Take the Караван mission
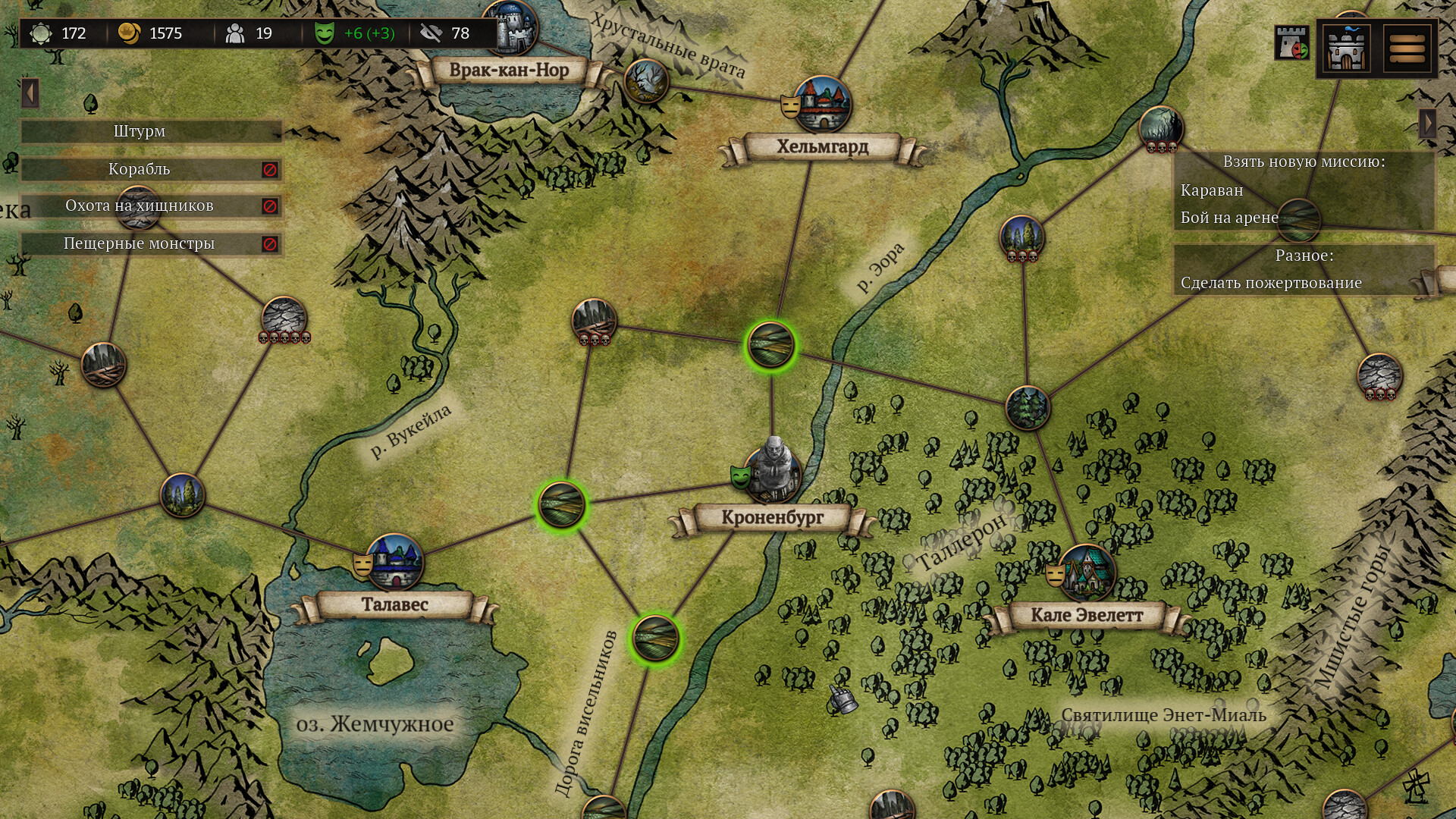Screen dimensions: 1456x819 pyautogui.click(x=1212, y=190)
